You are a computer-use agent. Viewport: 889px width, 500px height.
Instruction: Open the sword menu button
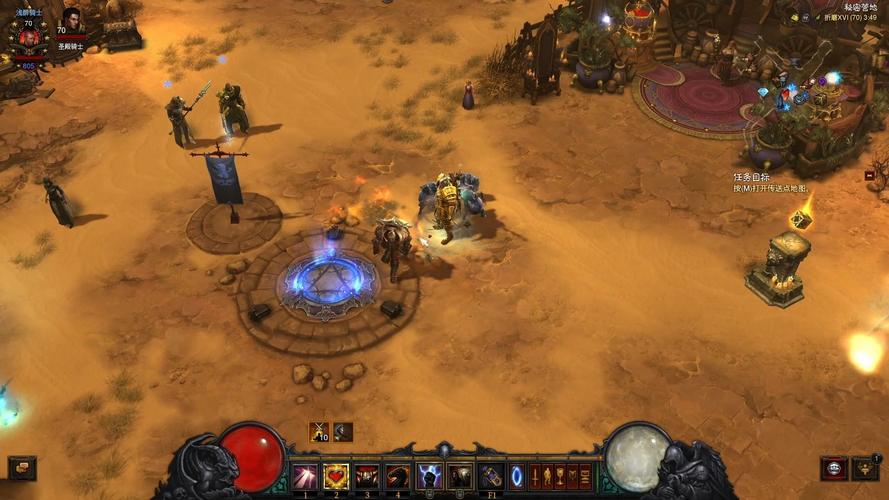(534, 477)
